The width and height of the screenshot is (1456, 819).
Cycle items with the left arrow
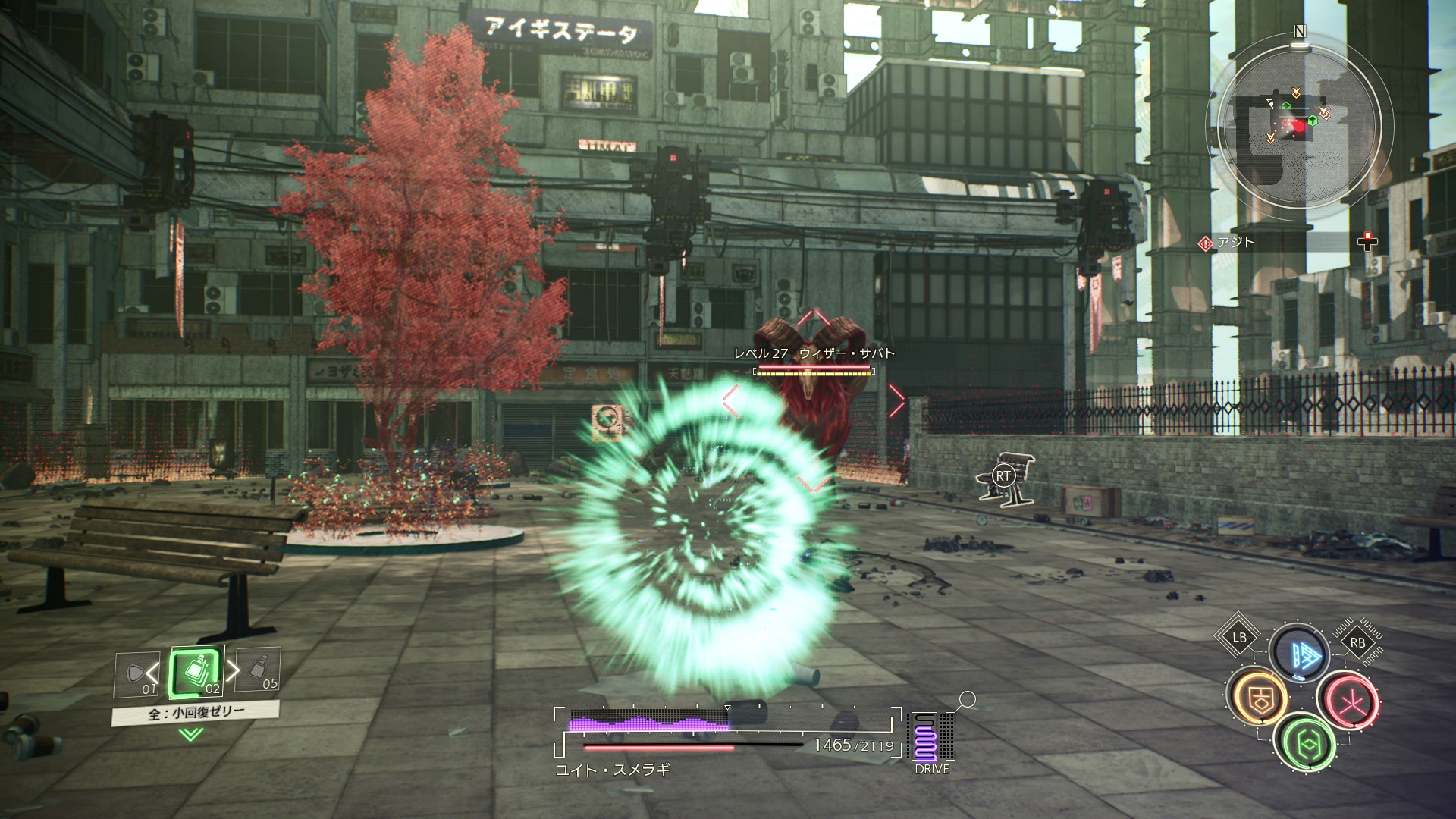(x=154, y=672)
